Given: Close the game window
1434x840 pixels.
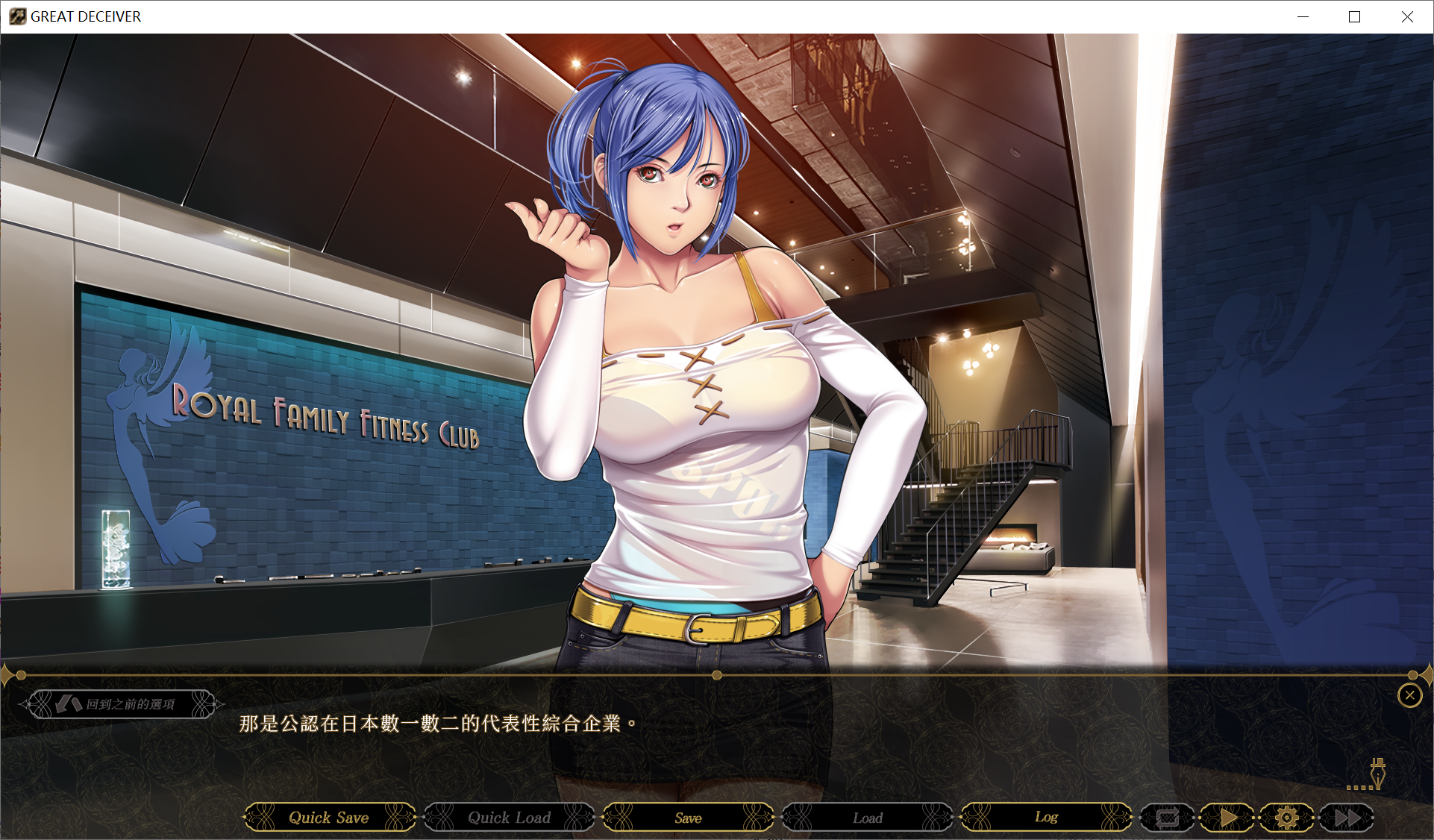Looking at the screenshot, I should tap(1407, 16).
